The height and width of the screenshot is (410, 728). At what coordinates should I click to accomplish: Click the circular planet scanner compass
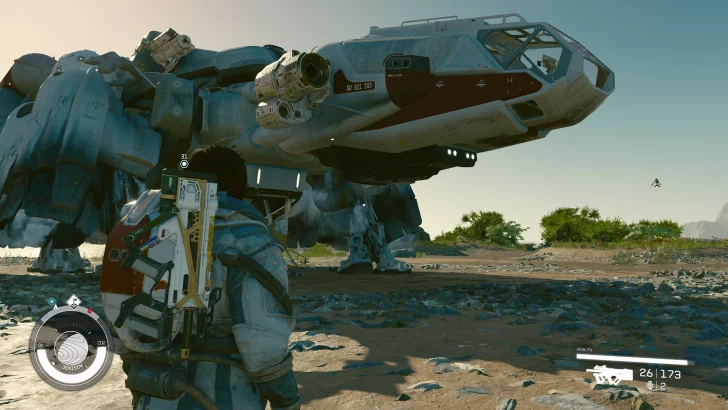coord(72,350)
